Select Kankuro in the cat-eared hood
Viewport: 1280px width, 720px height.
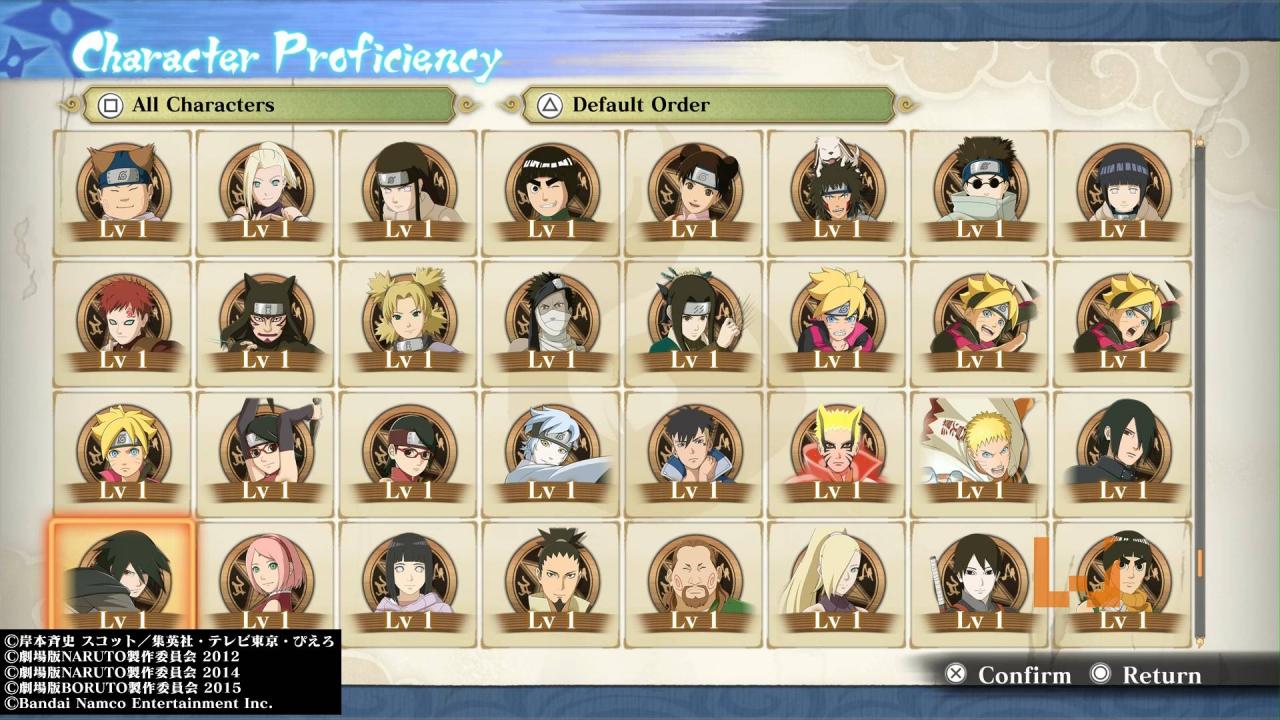265,320
